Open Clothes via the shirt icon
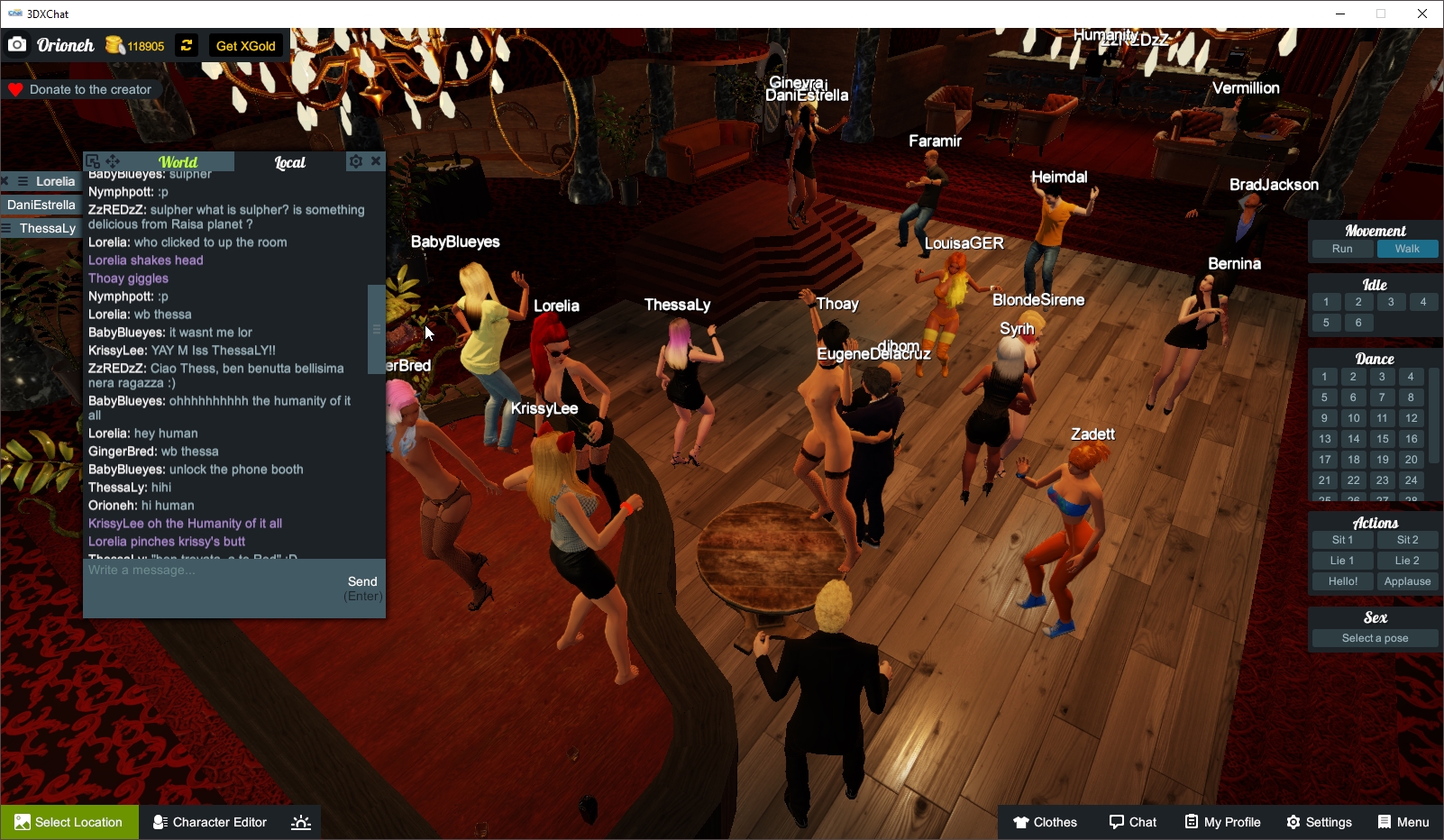 click(1021, 822)
